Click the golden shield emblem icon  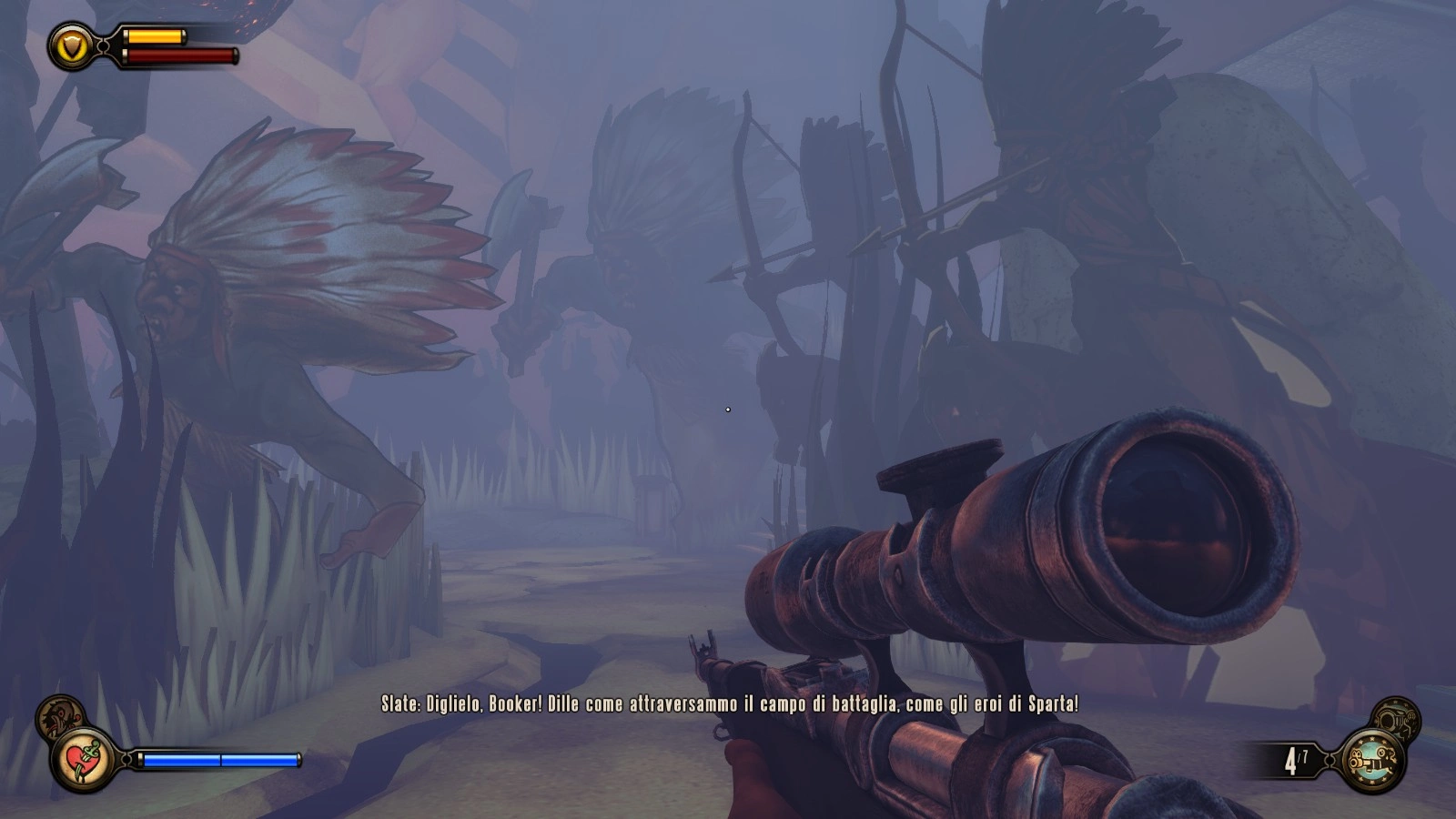(x=72, y=45)
